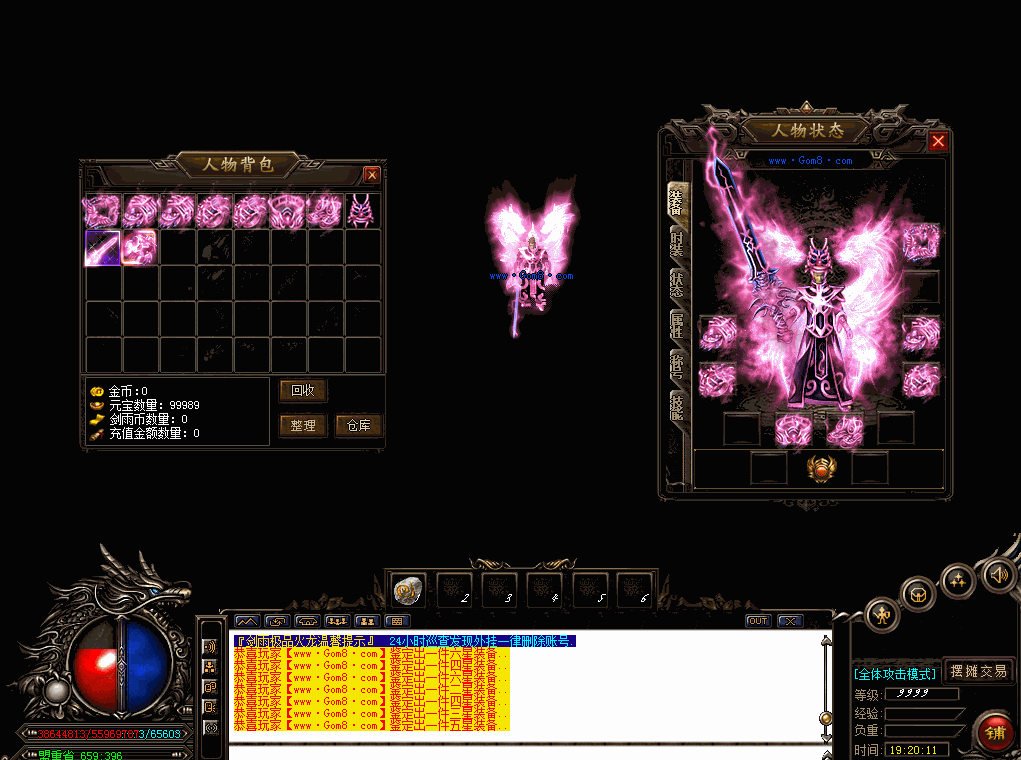
Task: Show the 属性 attributes tab
Action: click(678, 326)
